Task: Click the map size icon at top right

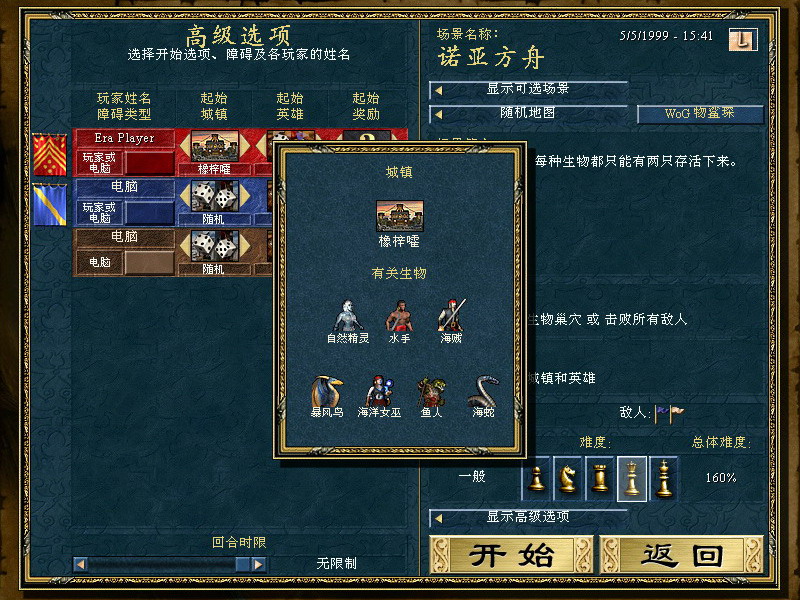Action: coord(748,39)
